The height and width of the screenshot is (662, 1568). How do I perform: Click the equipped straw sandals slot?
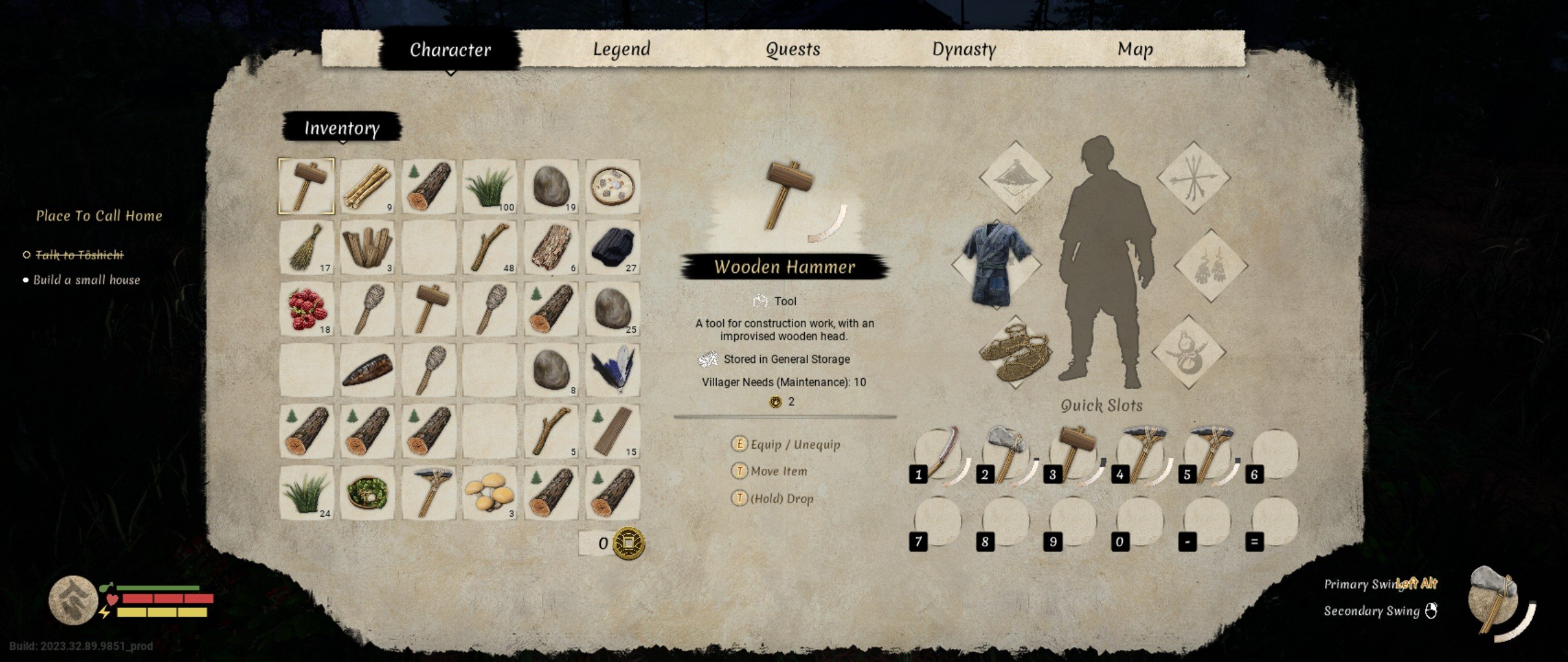(1015, 352)
